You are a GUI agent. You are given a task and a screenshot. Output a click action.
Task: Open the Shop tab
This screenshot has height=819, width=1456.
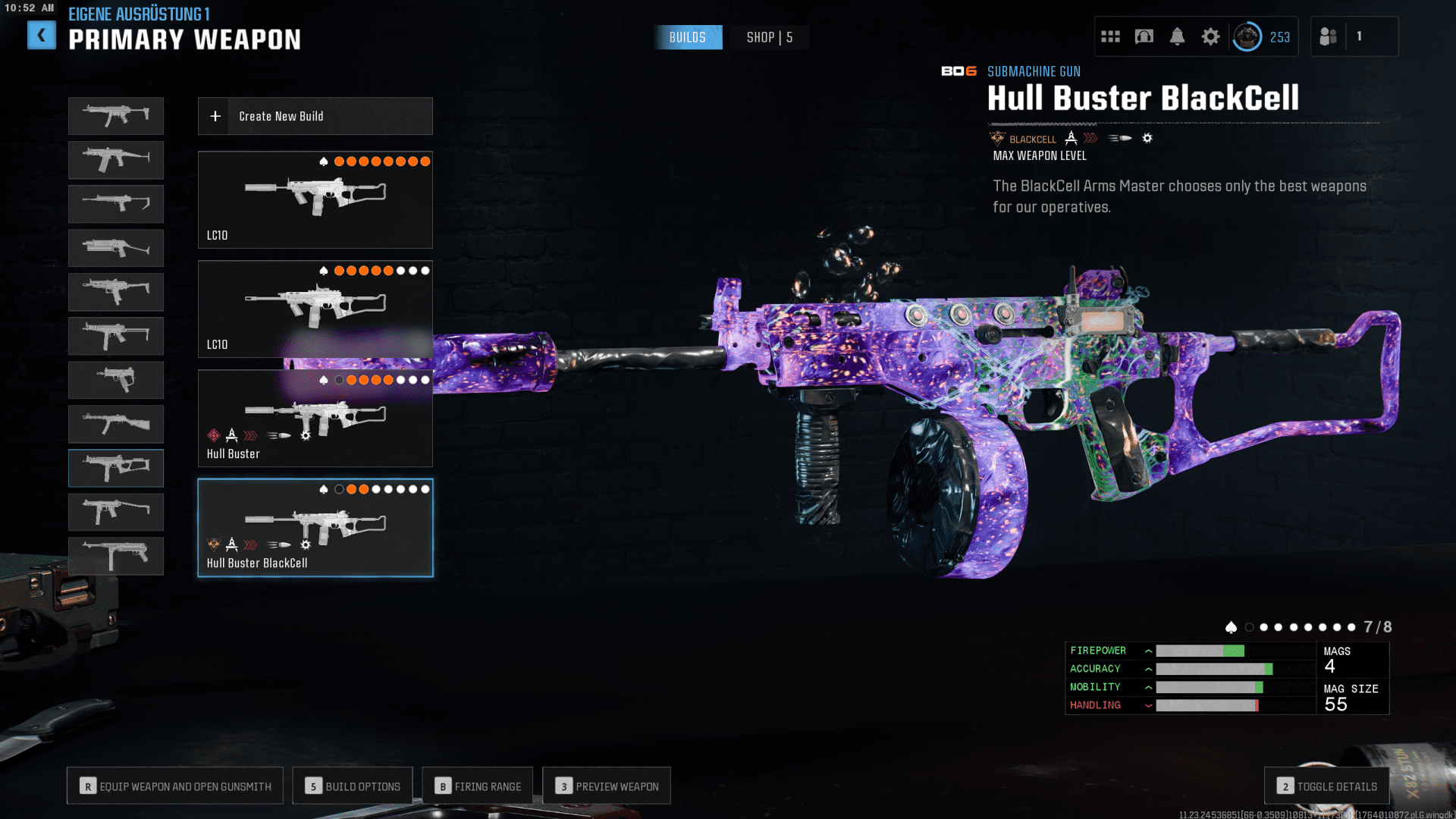point(769,37)
